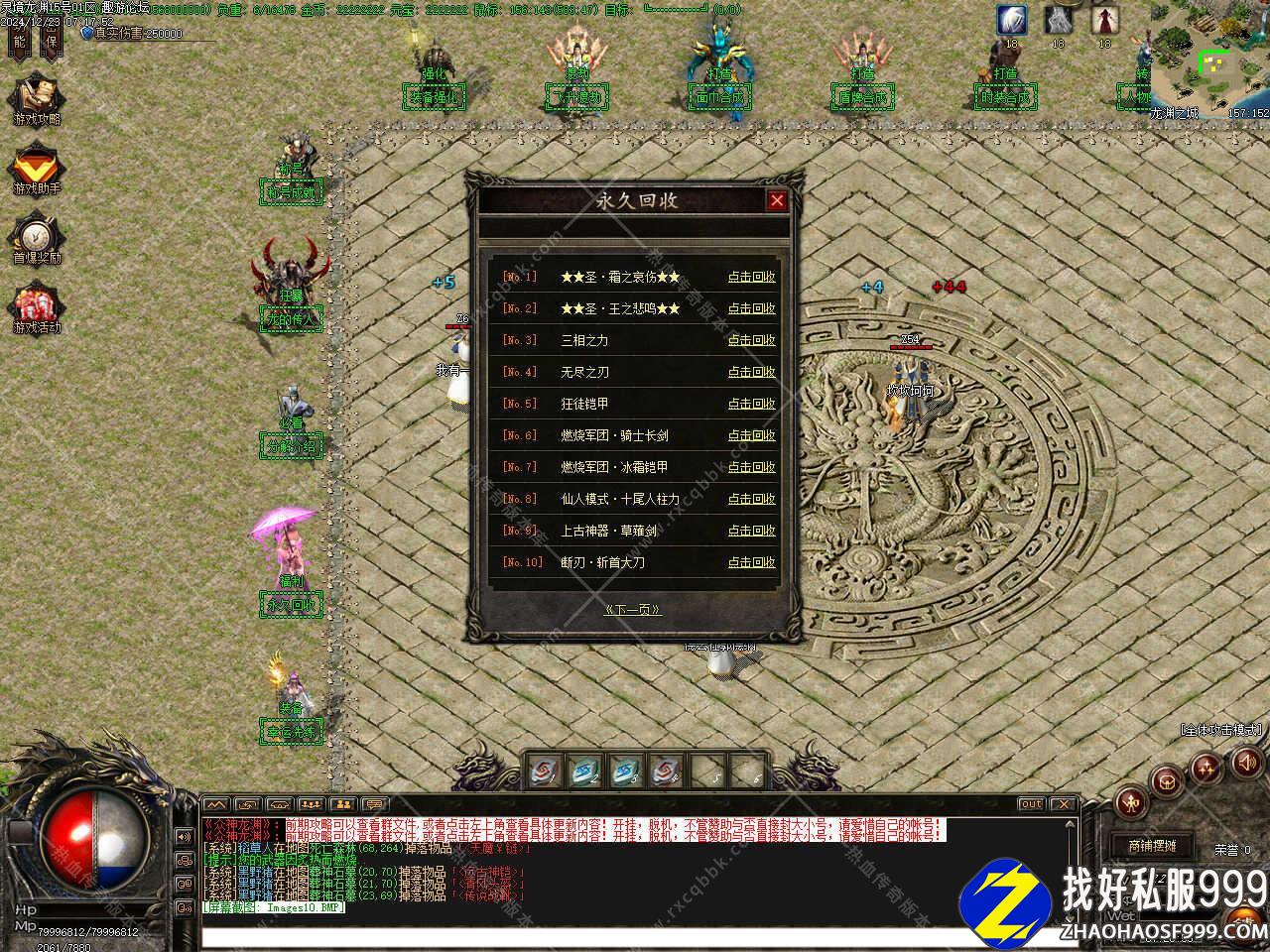Select the white claw buff icon

1012,20
